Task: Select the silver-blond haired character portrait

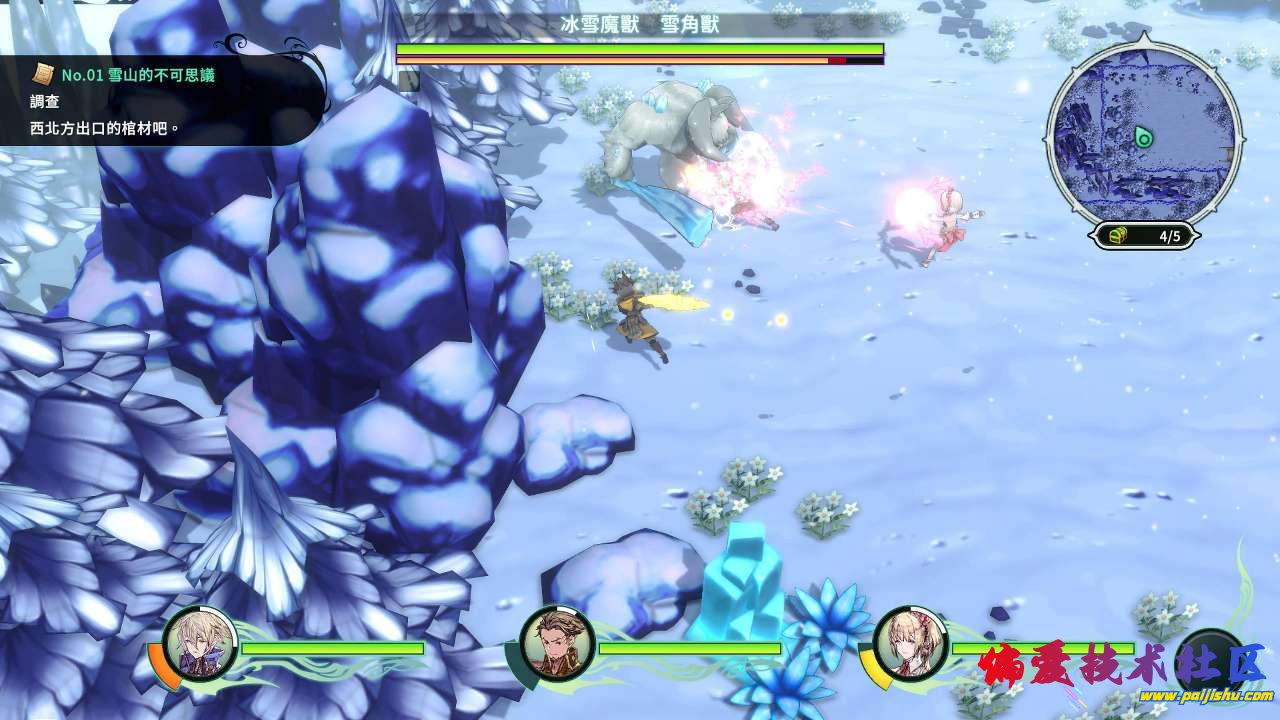Action: tap(200, 643)
